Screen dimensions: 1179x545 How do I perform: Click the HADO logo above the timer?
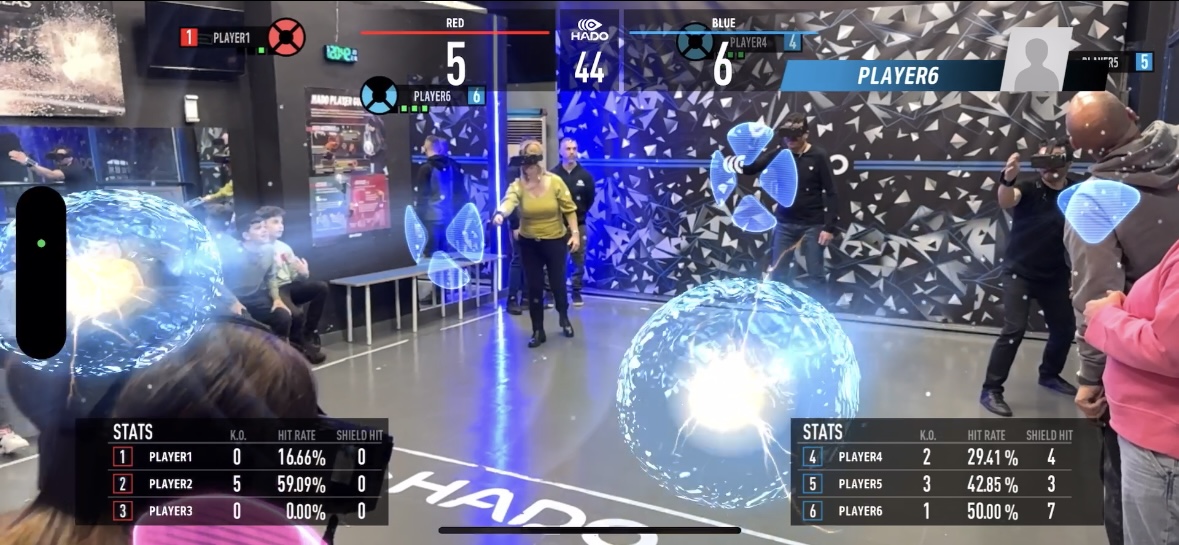(x=590, y=32)
